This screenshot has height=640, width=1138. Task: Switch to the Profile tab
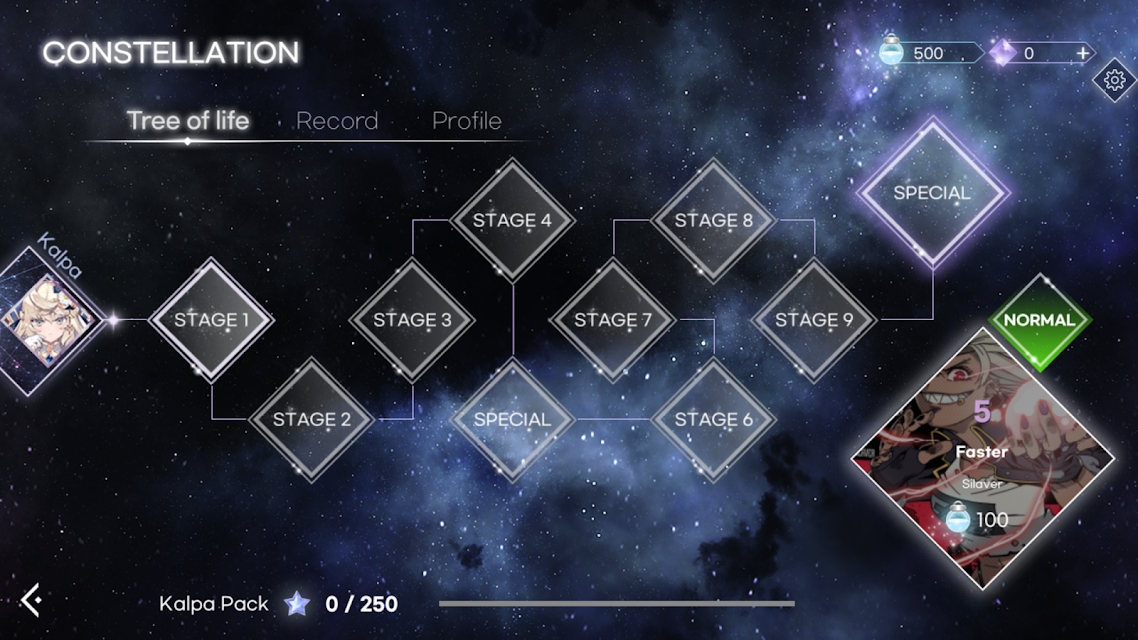[466, 121]
